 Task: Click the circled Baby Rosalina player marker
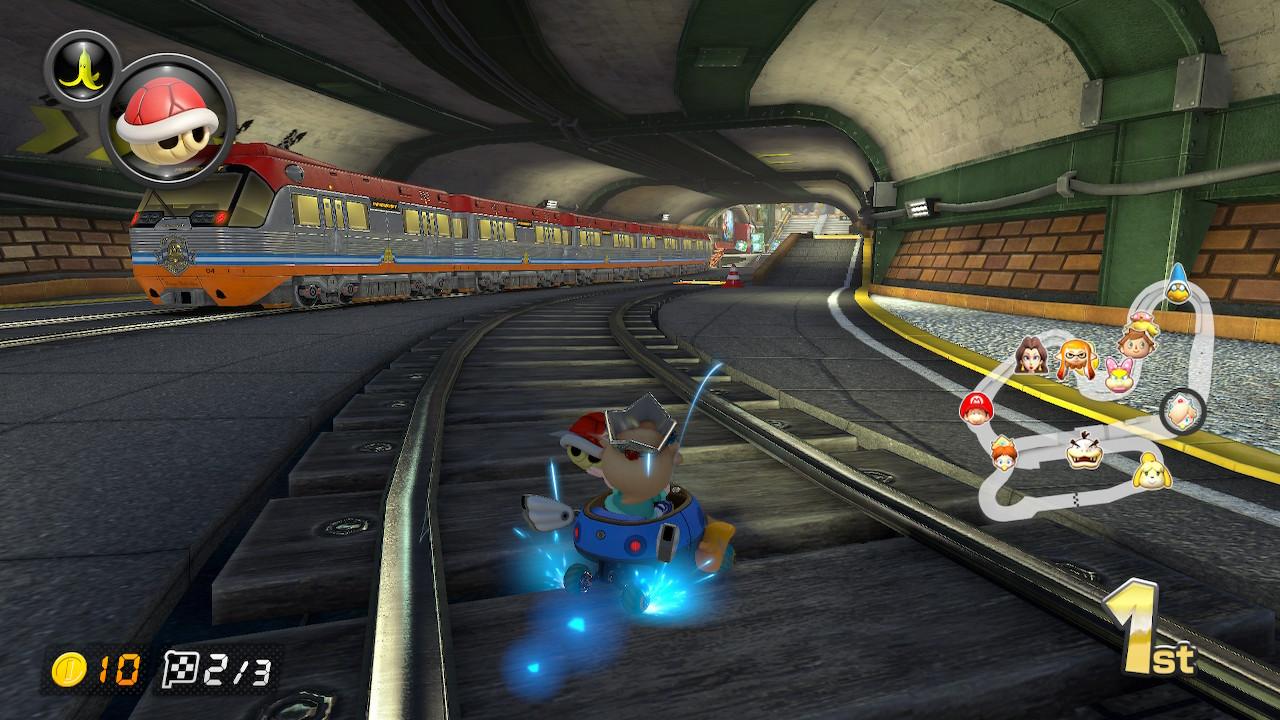tap(1180, 410)
